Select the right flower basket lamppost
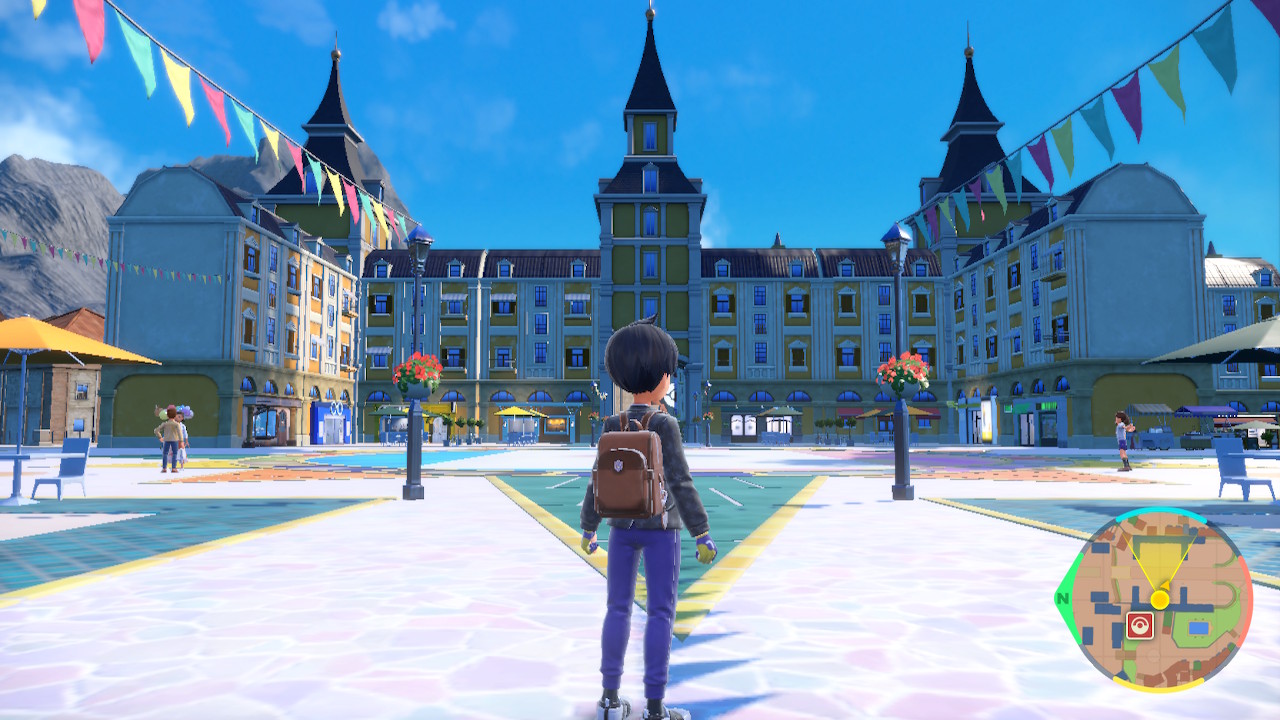The height and width of the screenshot is (720, 1280). (900, 372)
